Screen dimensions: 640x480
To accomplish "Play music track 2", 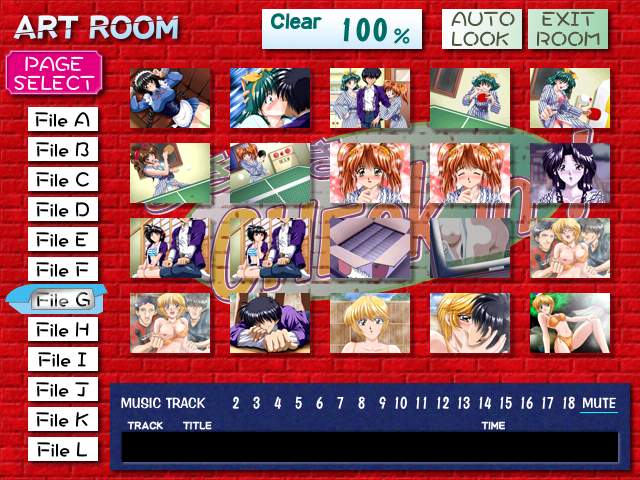I will tap(236, 404).
